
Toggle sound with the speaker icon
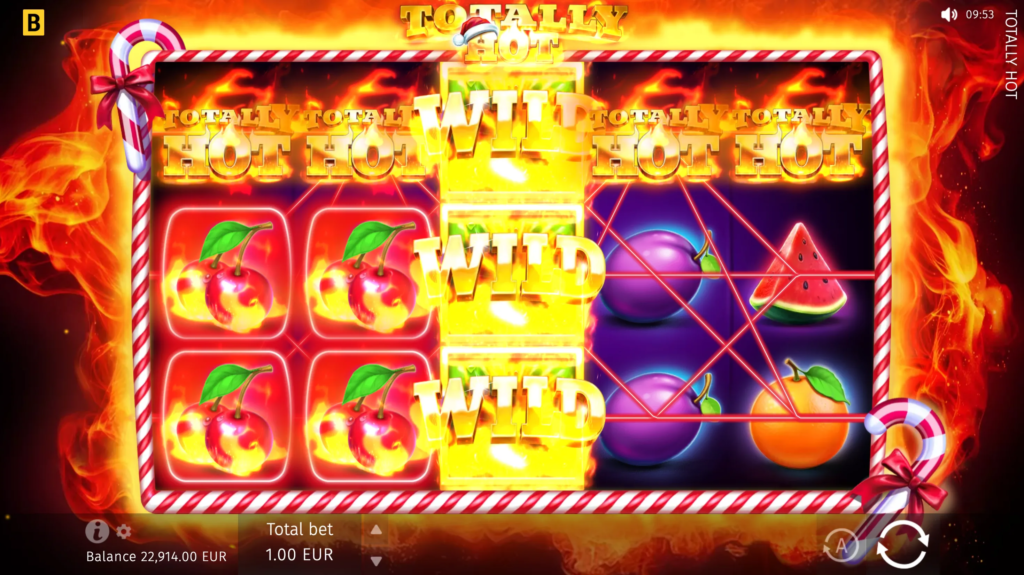coord(949,15)
